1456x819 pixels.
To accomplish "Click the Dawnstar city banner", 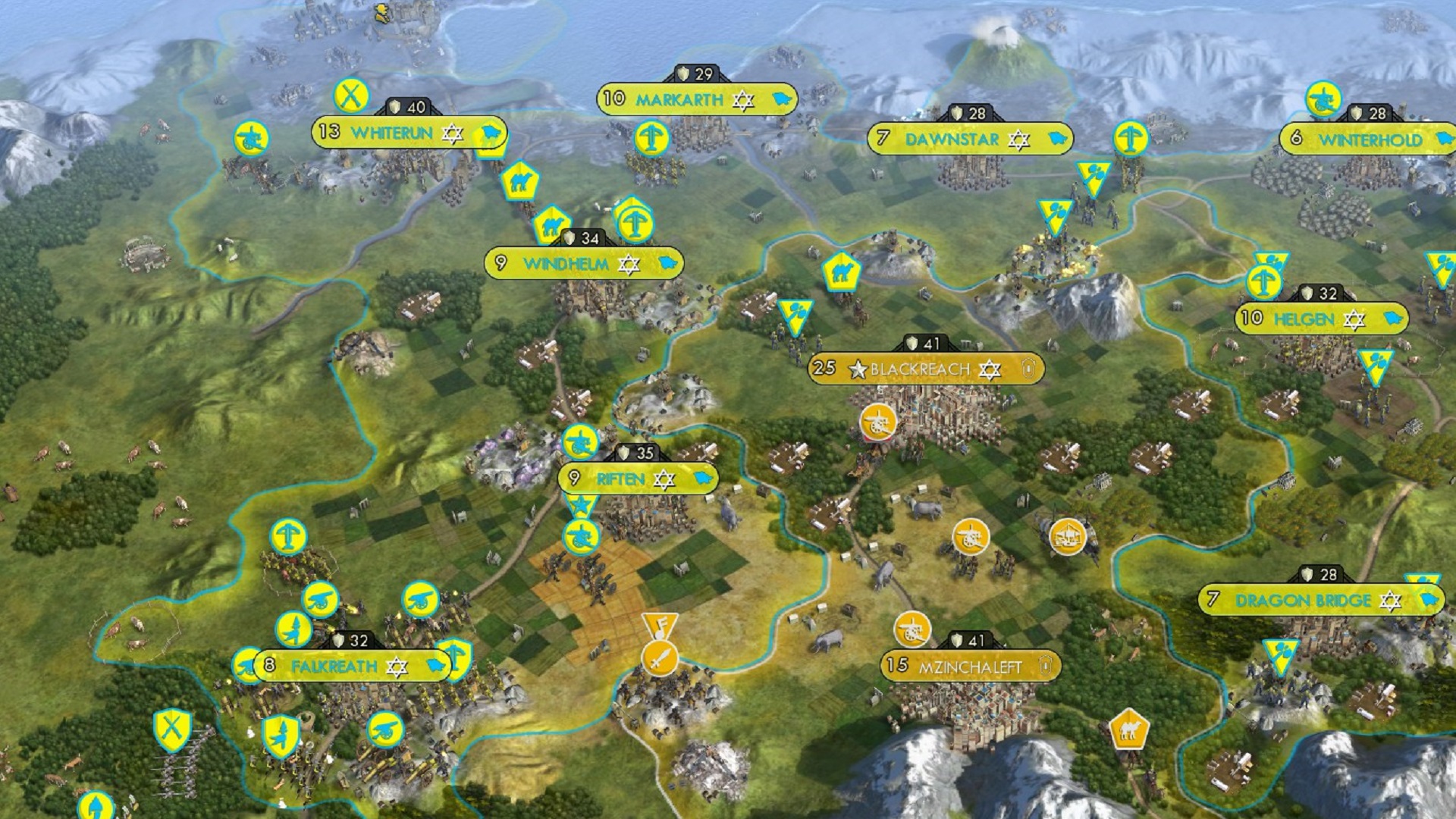I will pyautogui.click(x=952, y=140).
